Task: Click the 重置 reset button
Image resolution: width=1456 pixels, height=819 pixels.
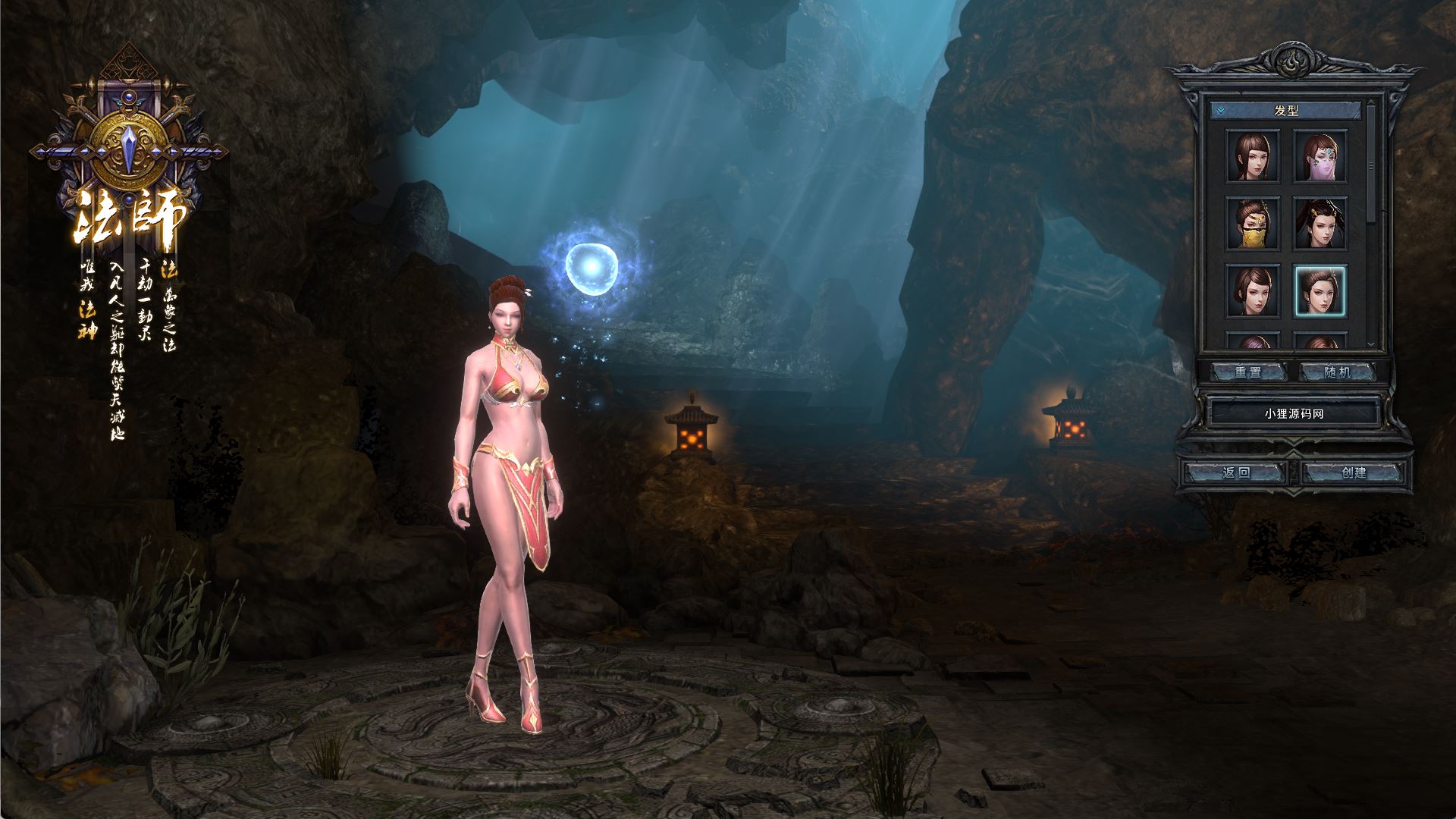Action: point(1247,372)
